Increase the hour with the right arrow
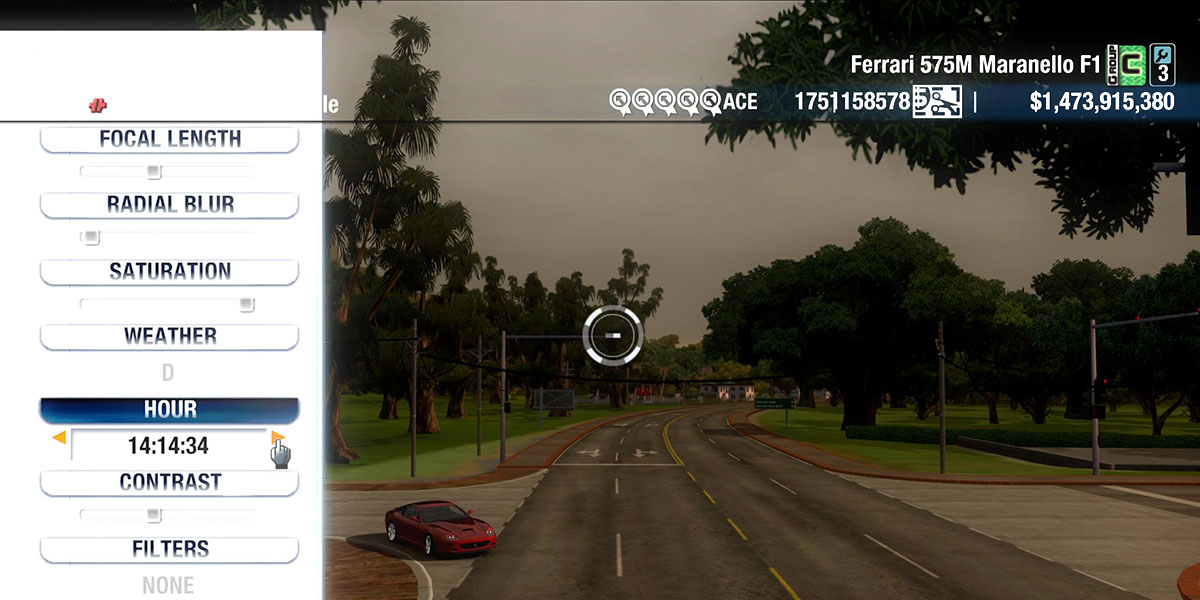The width and height of the screenshot is (1200, 600). (x=277, y=437)
